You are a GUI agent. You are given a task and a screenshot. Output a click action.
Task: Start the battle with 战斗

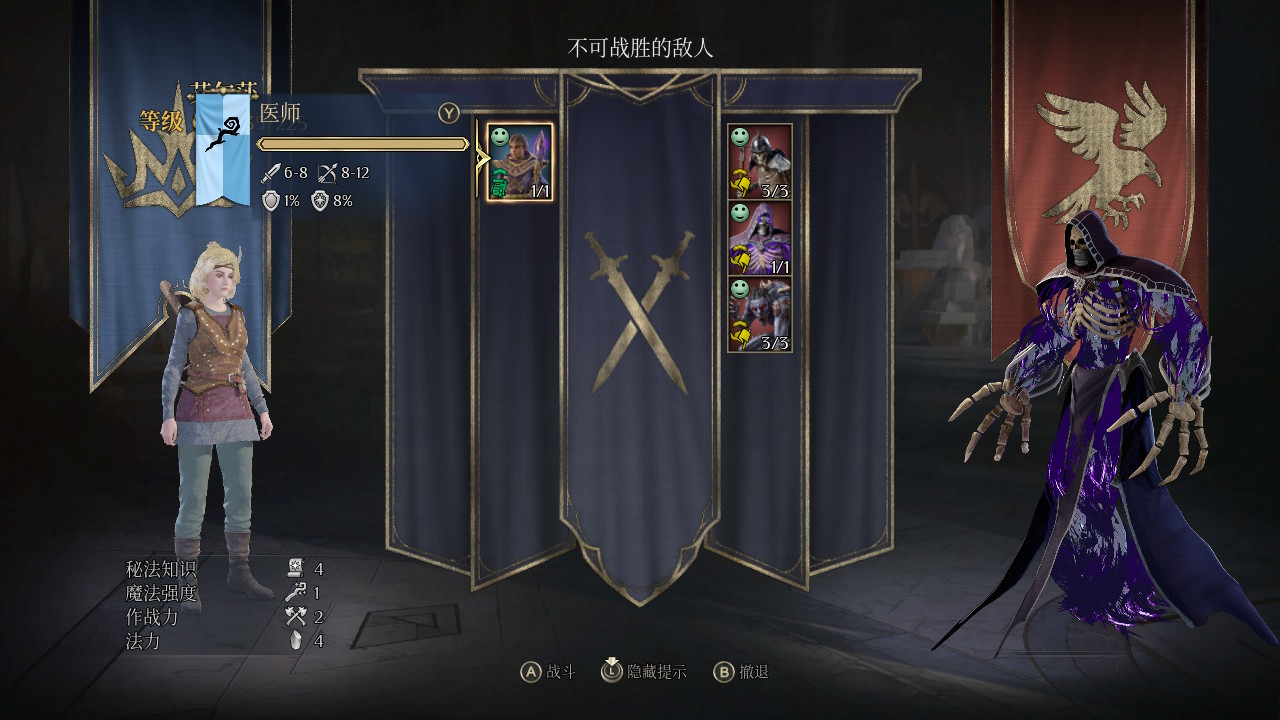[548, 672]
